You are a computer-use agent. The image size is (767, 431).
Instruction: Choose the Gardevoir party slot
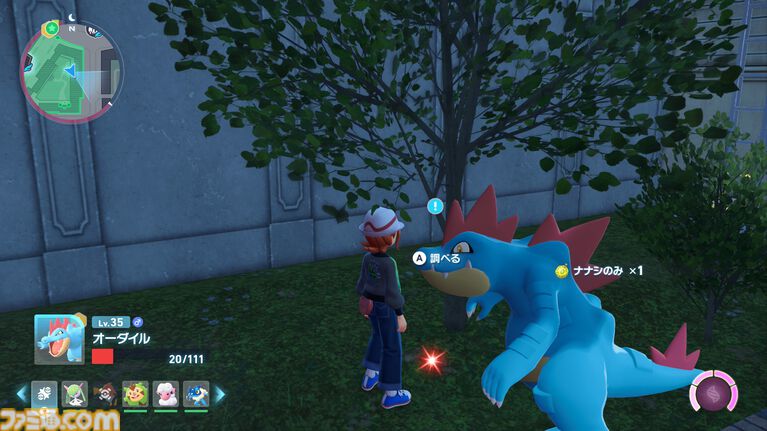[x=72, y=394]
